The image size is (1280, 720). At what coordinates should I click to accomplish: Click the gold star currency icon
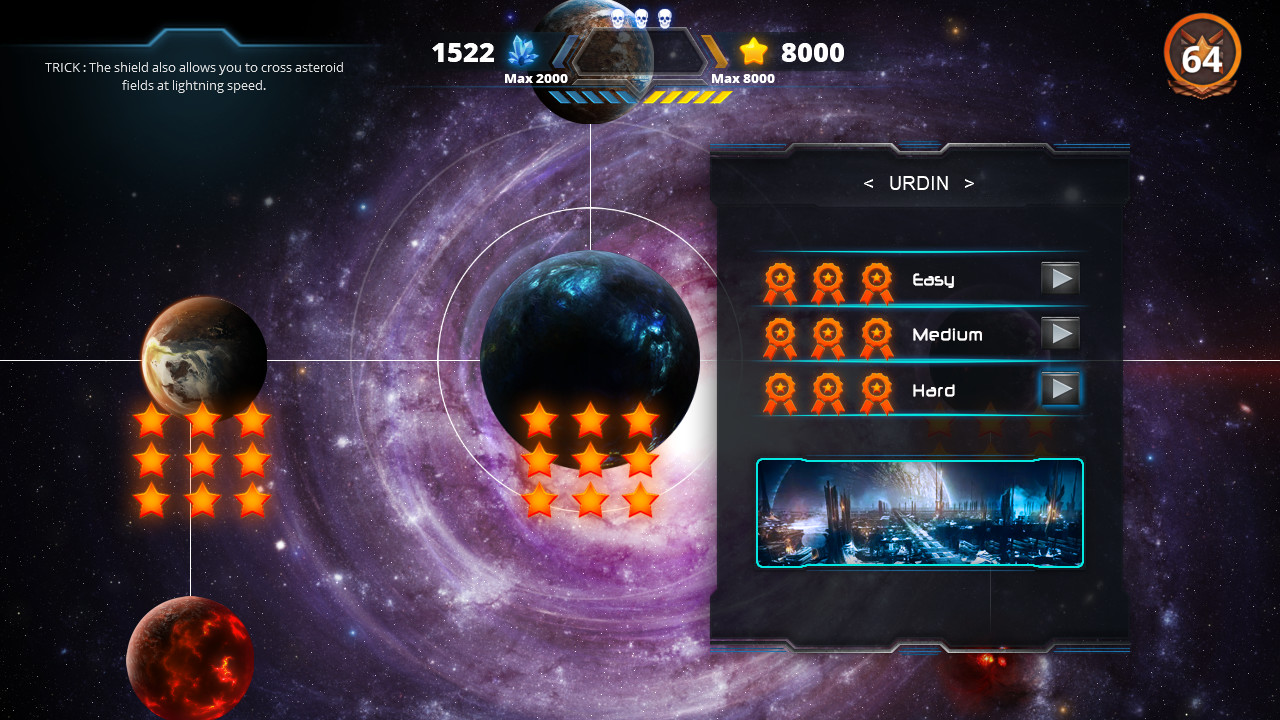point(752,52)
